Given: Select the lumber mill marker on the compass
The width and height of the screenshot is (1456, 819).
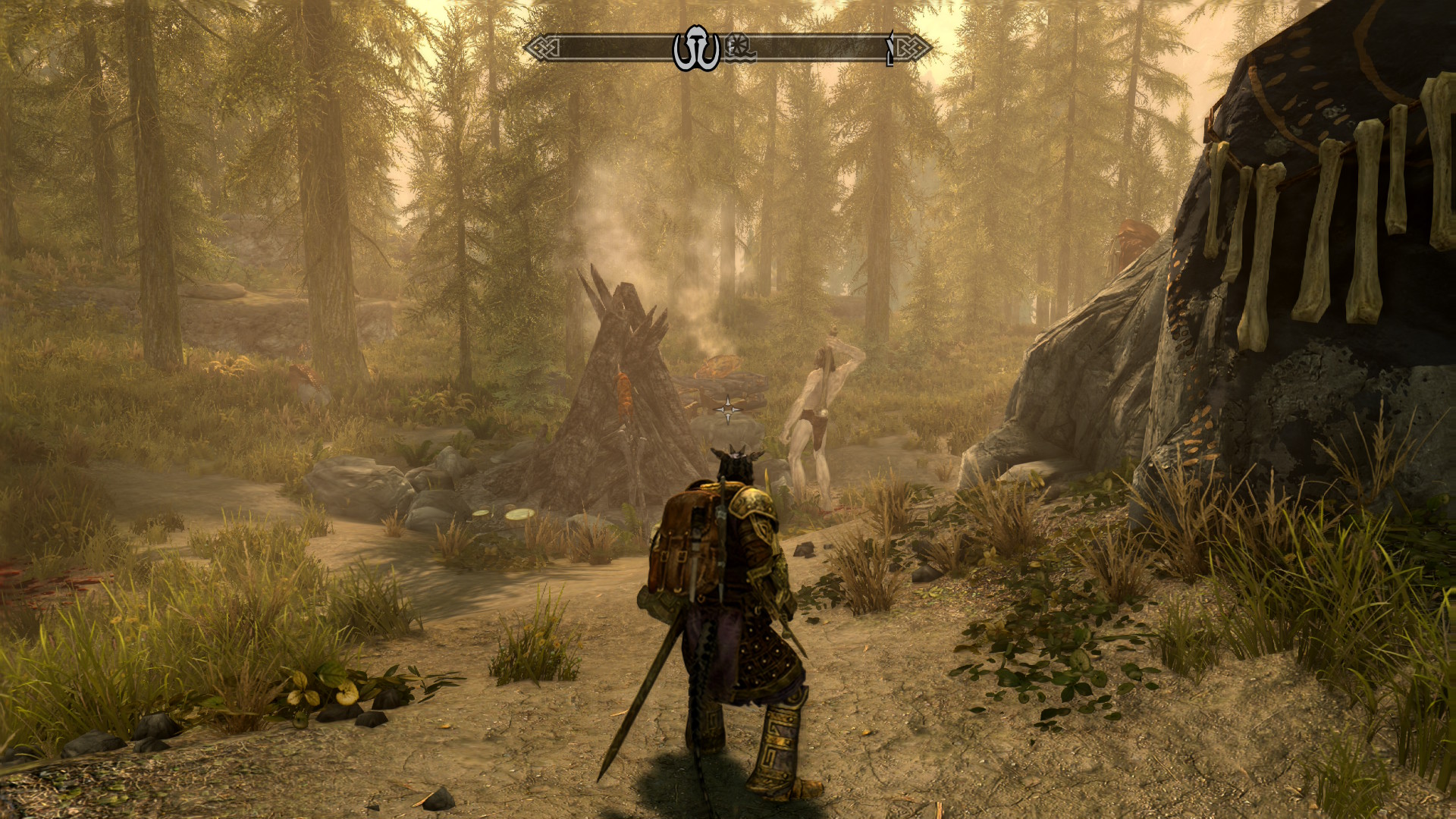Looking at the screenshot, I should pos(739,49).
